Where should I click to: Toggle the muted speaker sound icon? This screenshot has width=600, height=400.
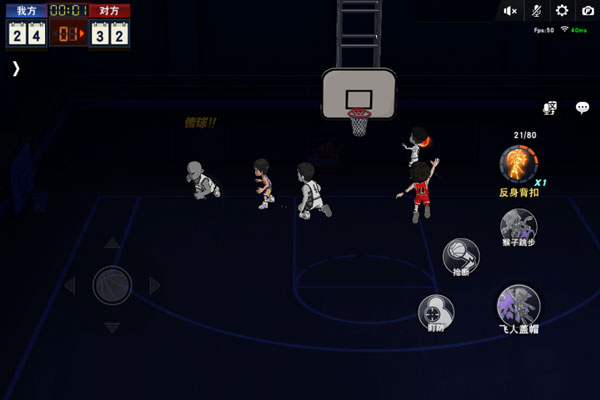(511, 11)
